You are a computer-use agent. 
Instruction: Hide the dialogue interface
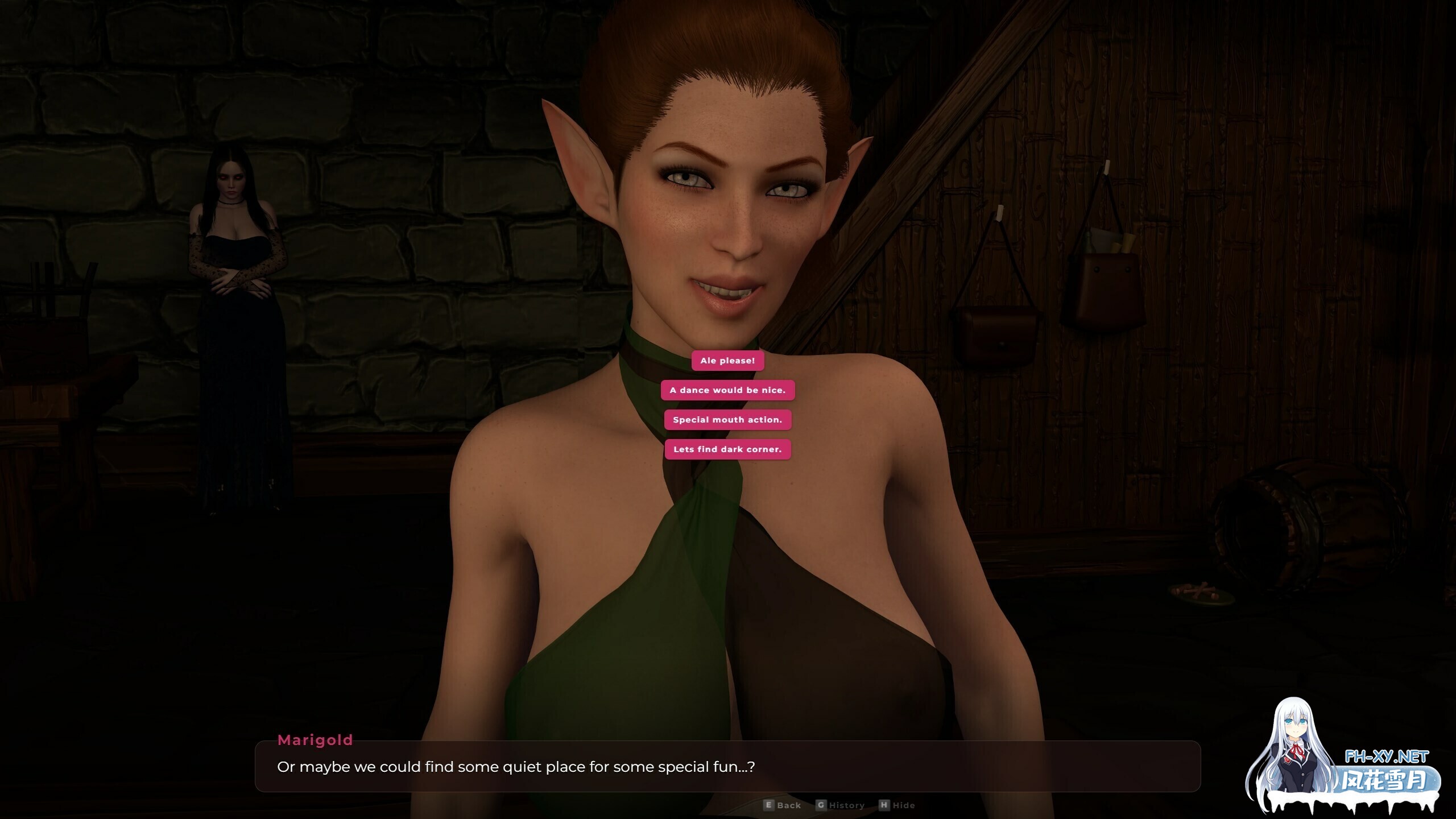click(897, 805)
